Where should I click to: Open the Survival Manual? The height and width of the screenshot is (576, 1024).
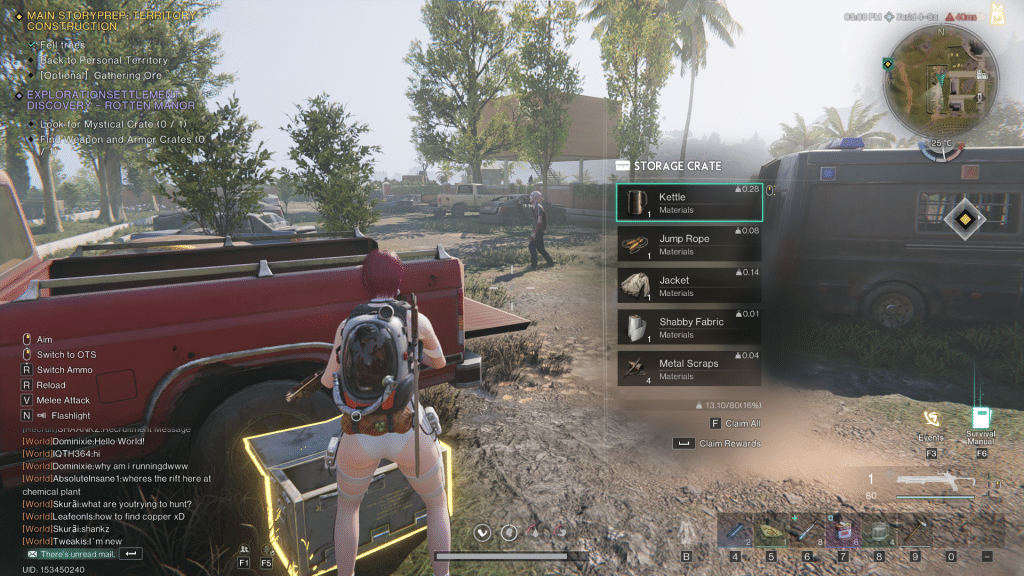[x=980, y=420]
